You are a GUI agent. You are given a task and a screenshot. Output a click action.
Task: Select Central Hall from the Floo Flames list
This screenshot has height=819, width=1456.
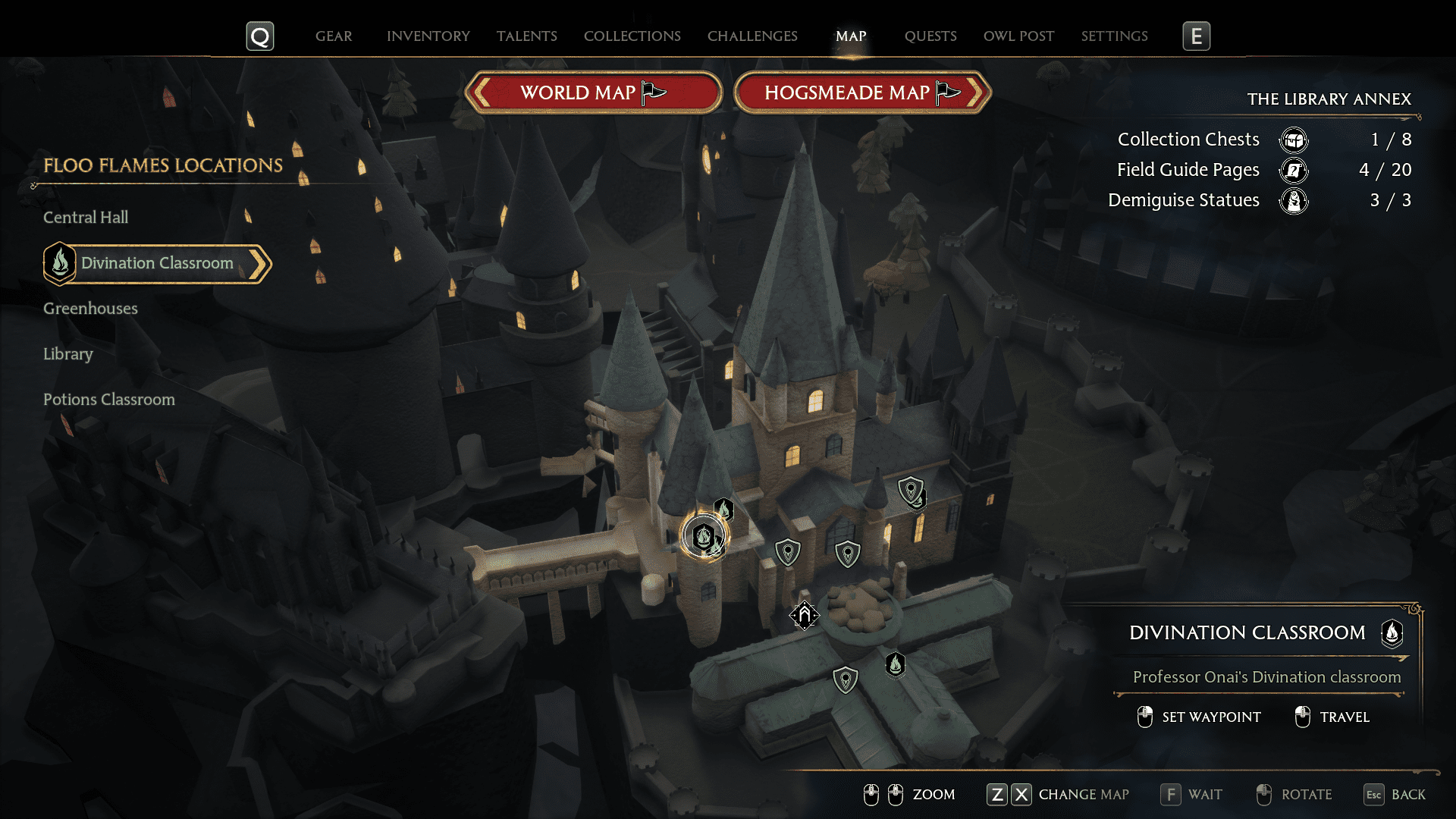coord(86,217)
